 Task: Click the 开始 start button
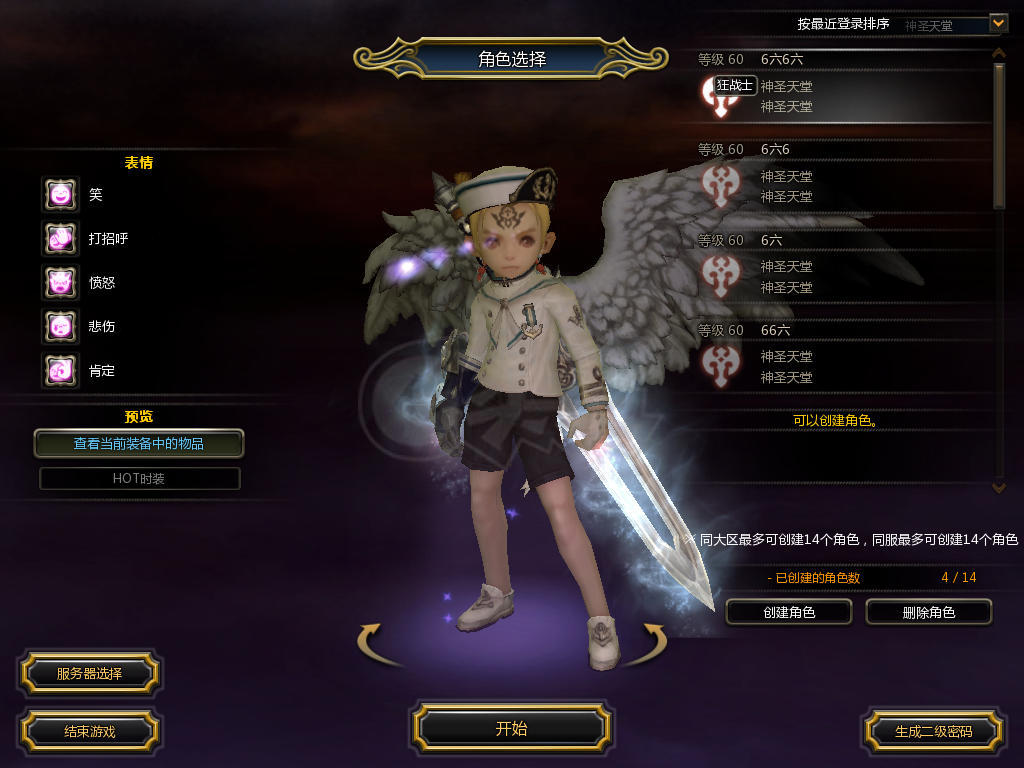pos(511,728)
